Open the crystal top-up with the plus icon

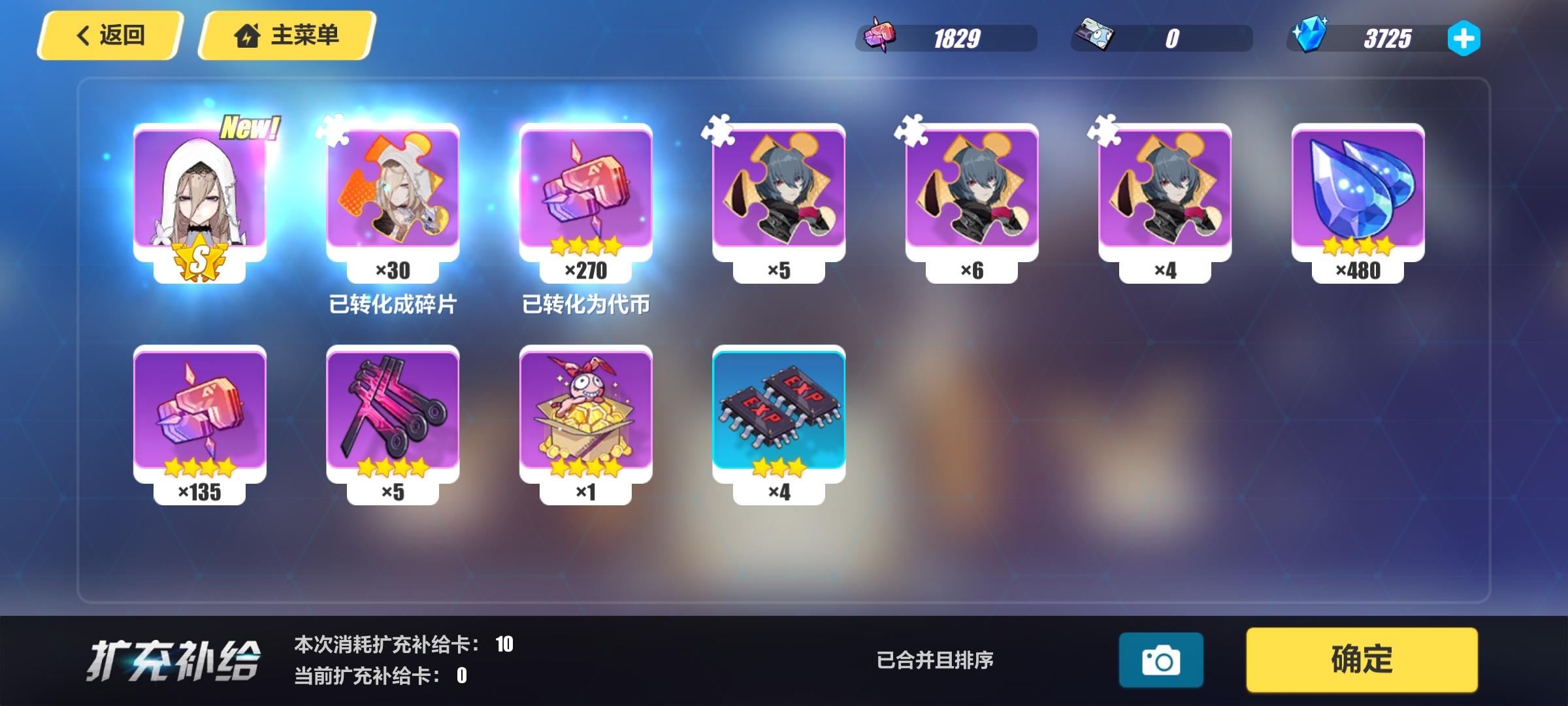tap(1463, 39)
